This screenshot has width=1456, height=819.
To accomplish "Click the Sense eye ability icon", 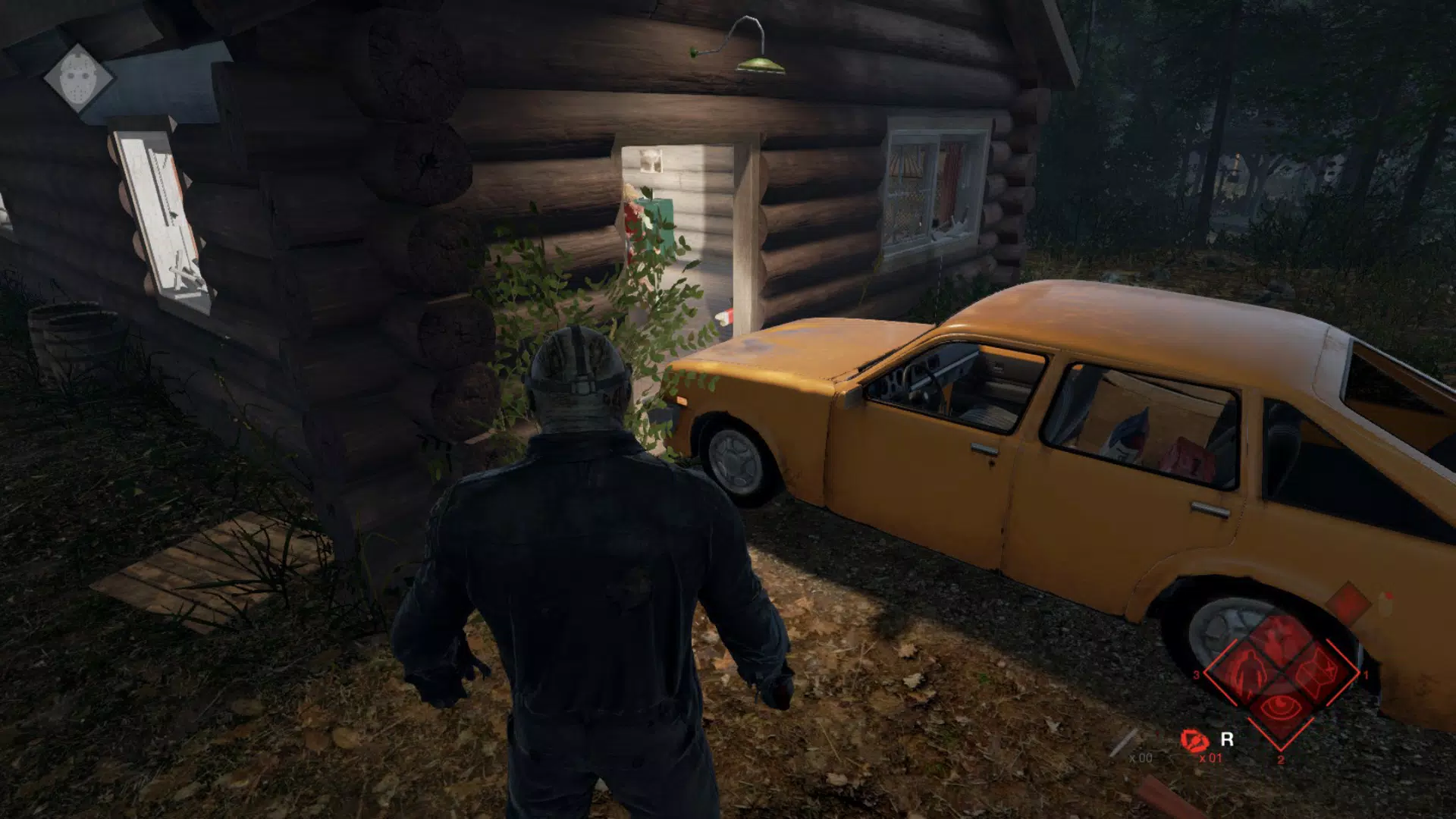I will [x=1280, y=708].
